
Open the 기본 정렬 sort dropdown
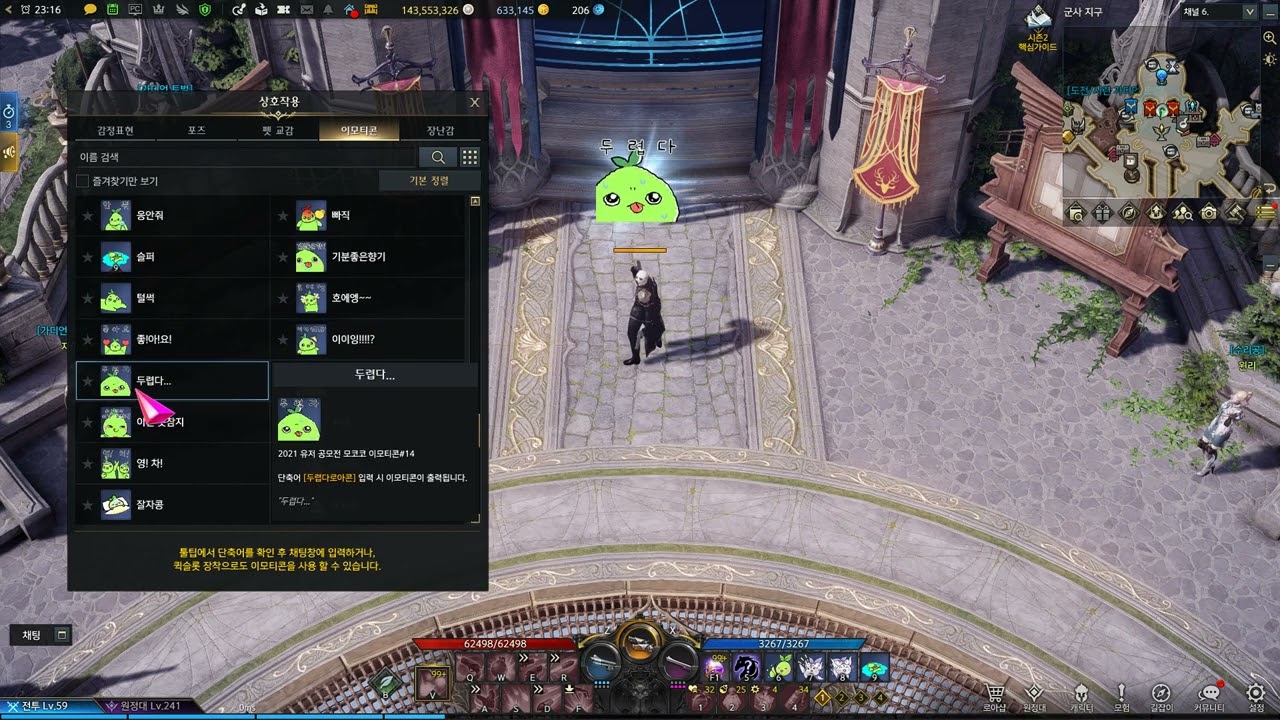coord(429,181)
